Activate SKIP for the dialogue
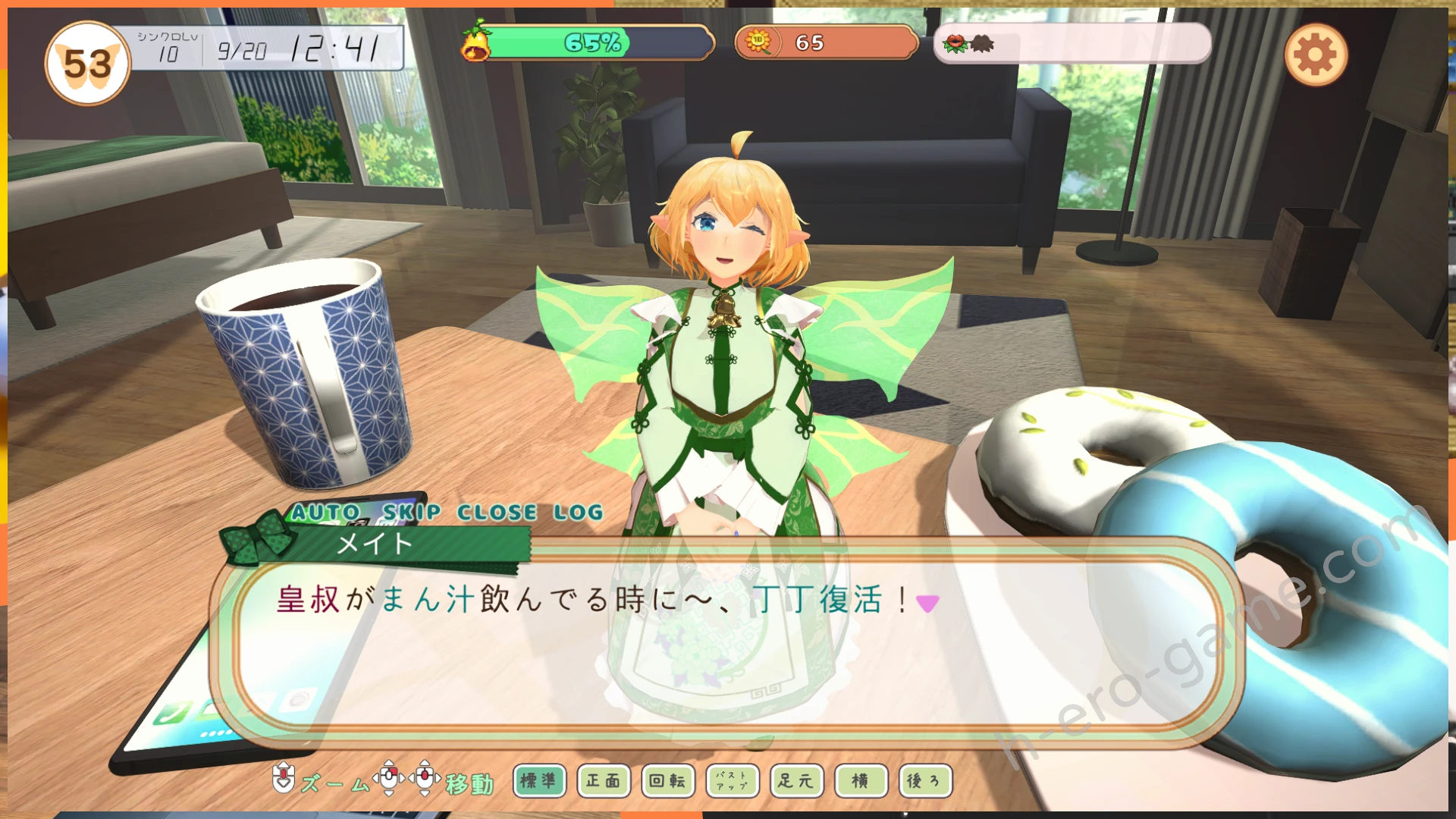The width and height of the screenshot is (1456, 819). 411,513
